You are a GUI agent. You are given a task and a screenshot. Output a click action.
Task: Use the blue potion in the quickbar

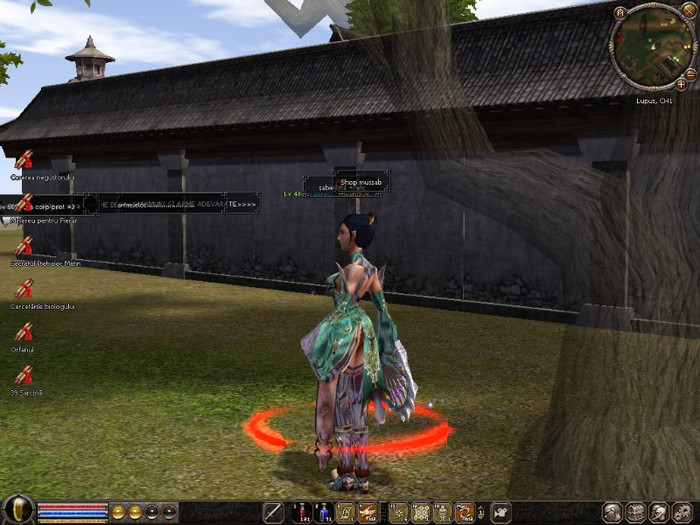click(324, 513)
